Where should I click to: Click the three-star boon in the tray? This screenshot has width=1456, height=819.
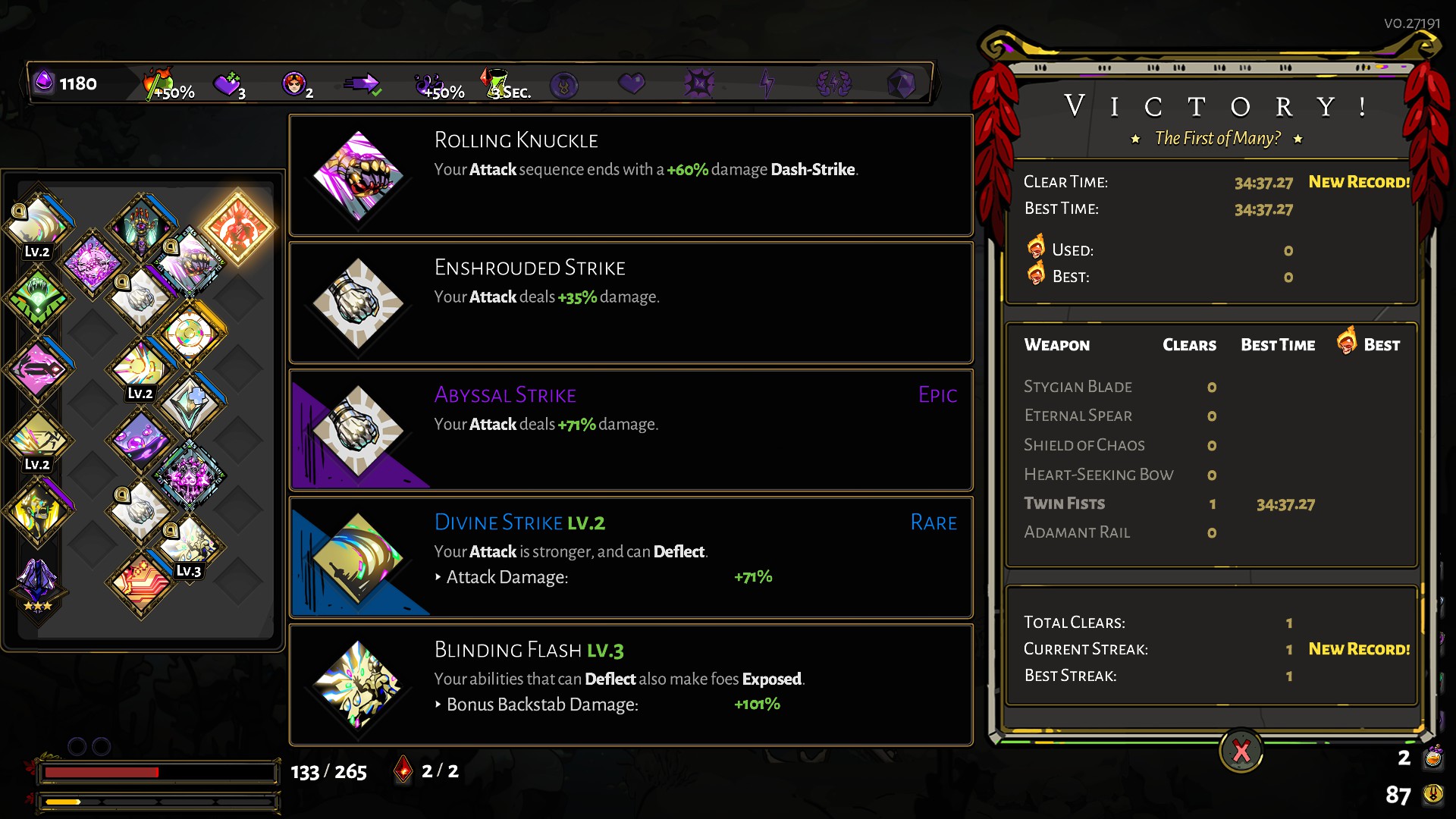pos(39,582)
